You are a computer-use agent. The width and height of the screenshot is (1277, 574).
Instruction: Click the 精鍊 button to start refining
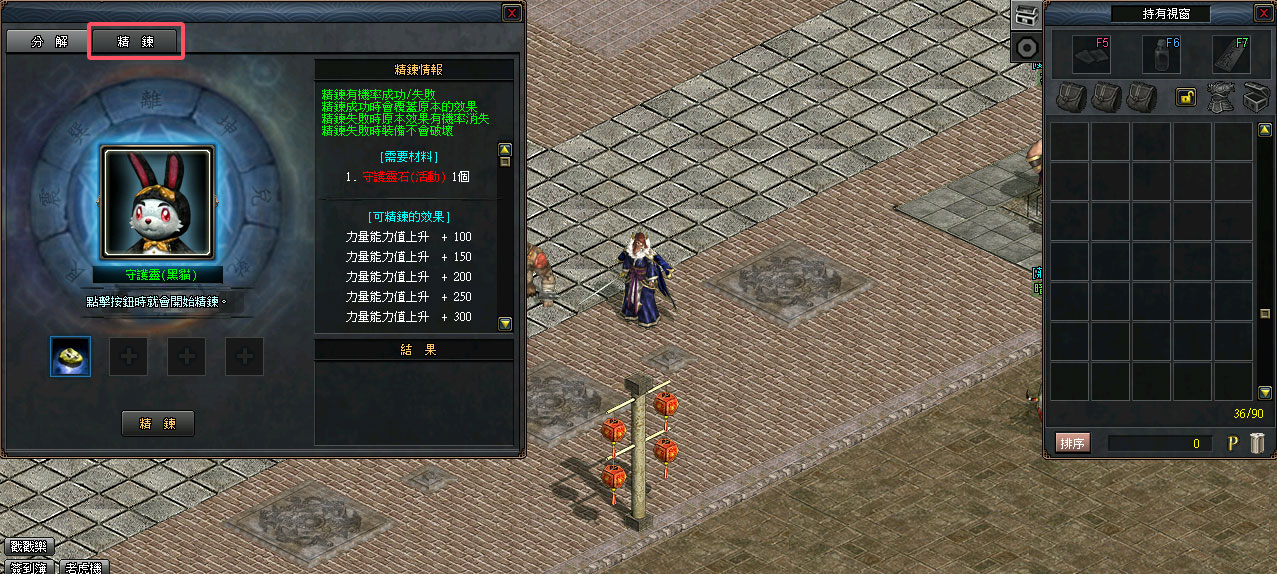click(158, 423)
